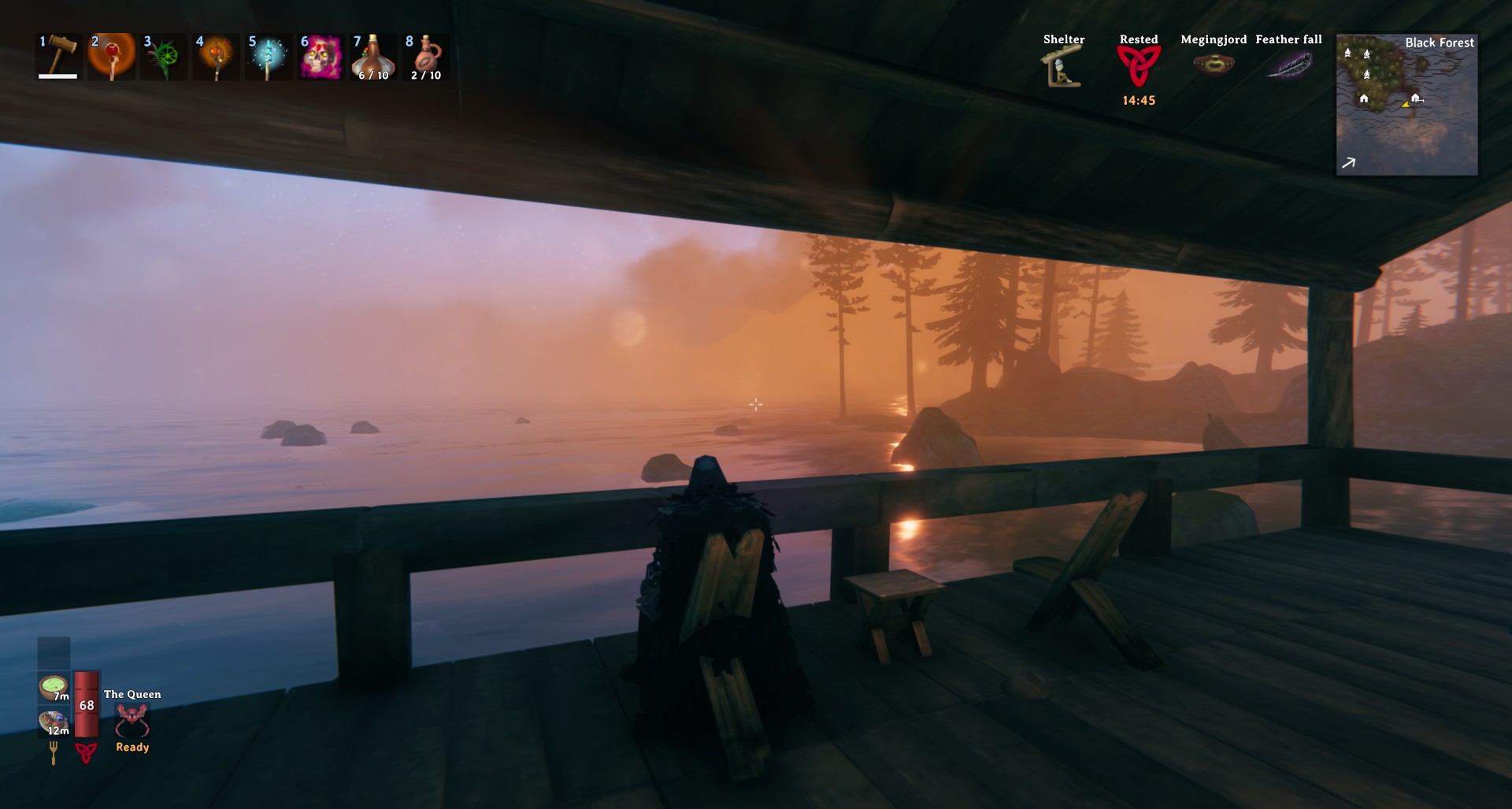The height and width of the screenshot is (809, 1512).
Task: Click the Shelter status icon
Action: (1063, 66)
